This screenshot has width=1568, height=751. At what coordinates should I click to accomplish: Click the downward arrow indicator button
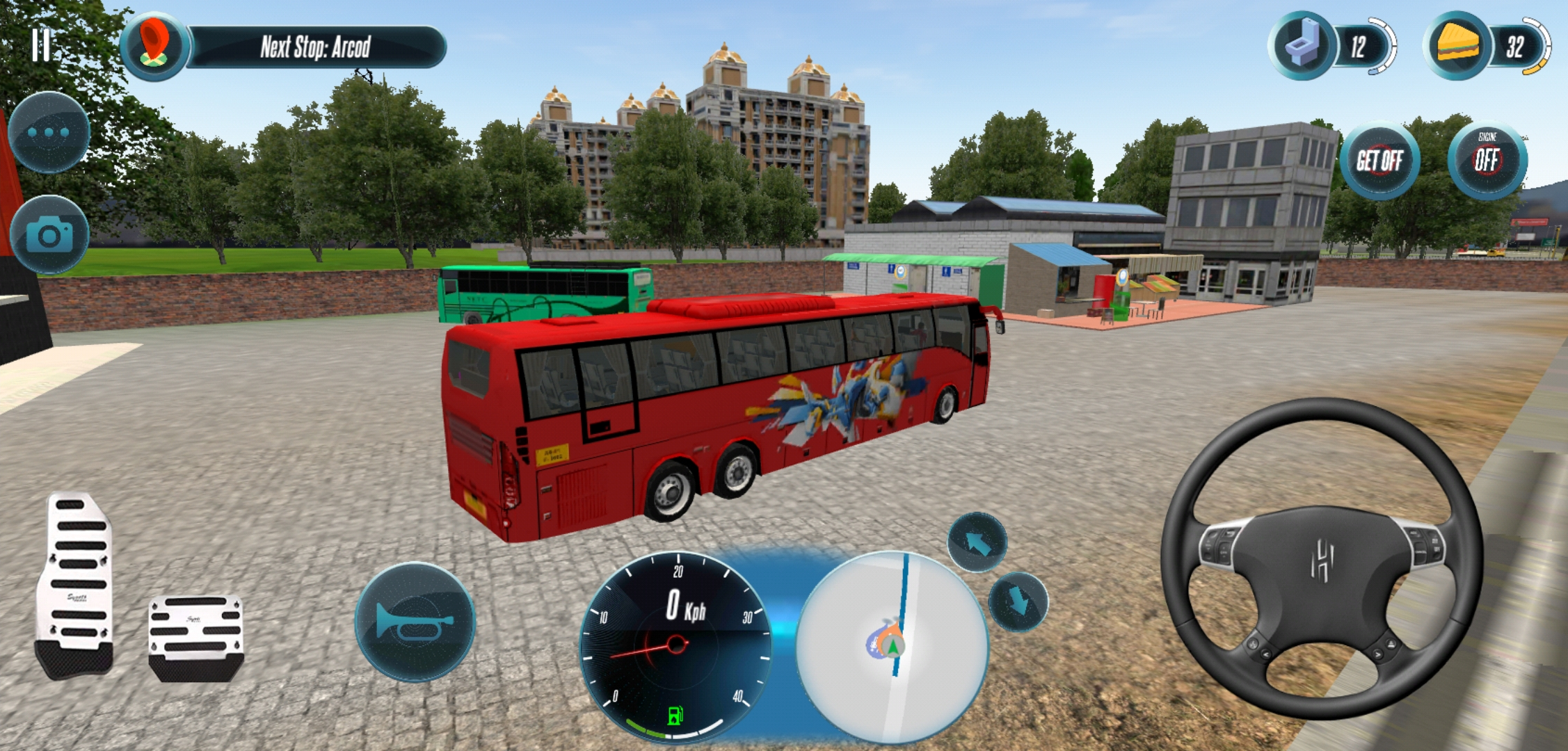(1017, 601)
